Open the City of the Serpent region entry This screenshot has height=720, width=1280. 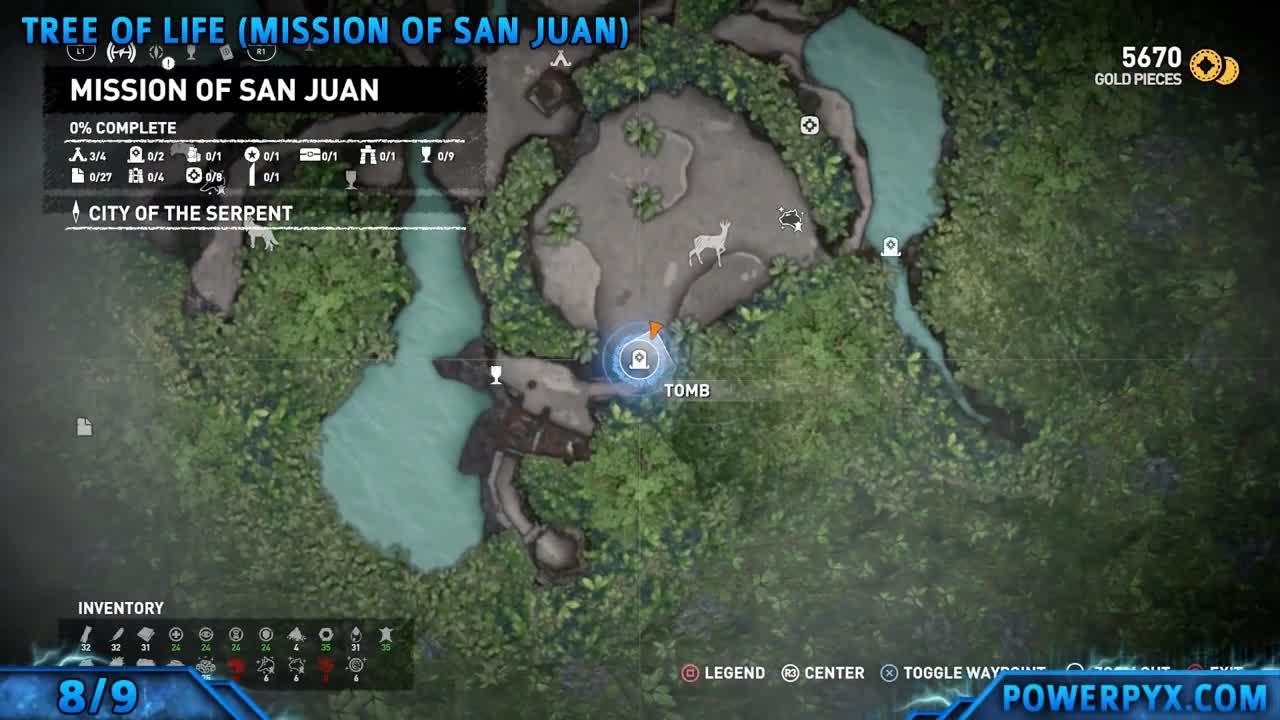[x=190, y=213]
